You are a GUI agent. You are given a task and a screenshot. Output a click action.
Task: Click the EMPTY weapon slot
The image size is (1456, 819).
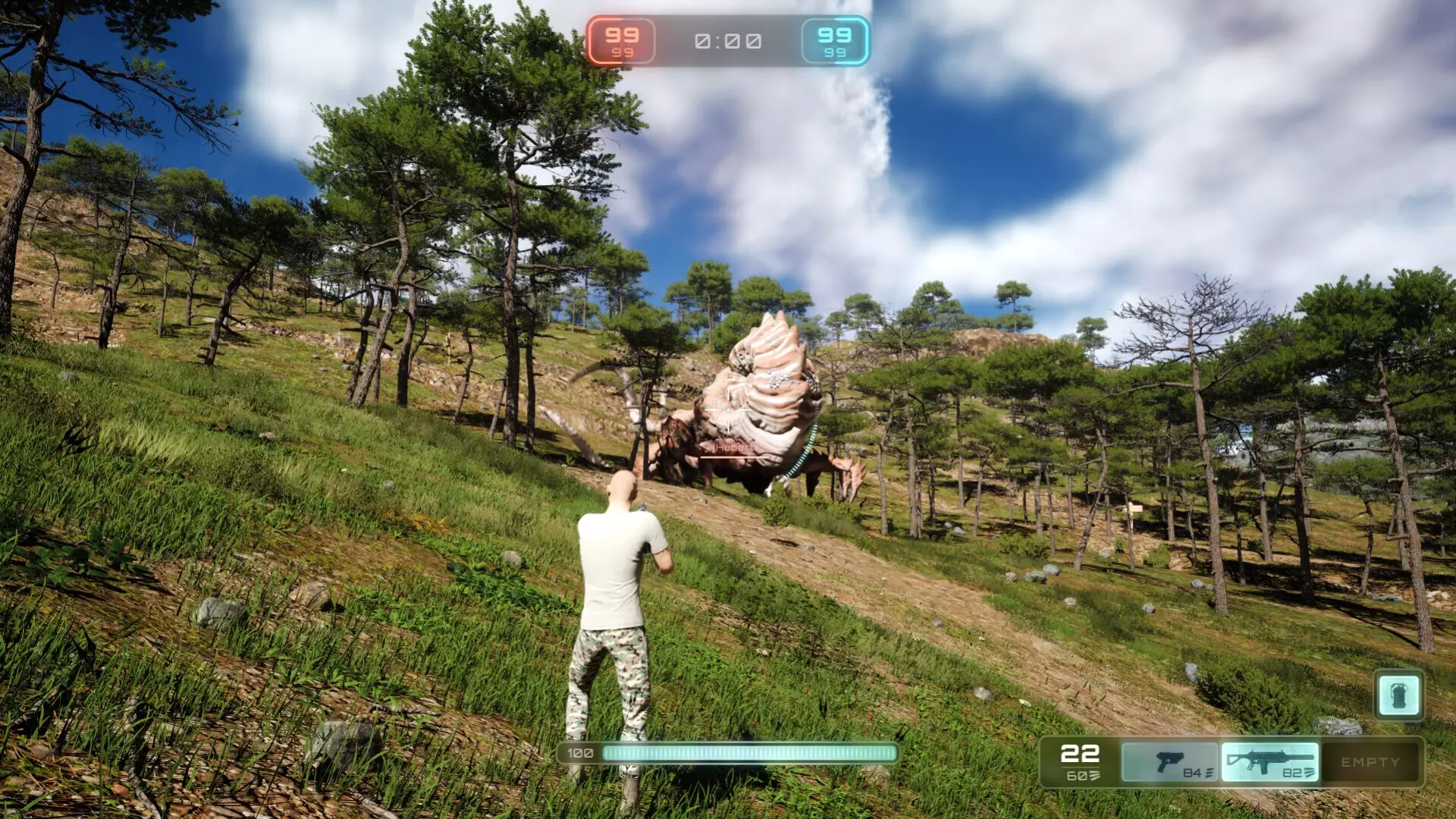1370,762
